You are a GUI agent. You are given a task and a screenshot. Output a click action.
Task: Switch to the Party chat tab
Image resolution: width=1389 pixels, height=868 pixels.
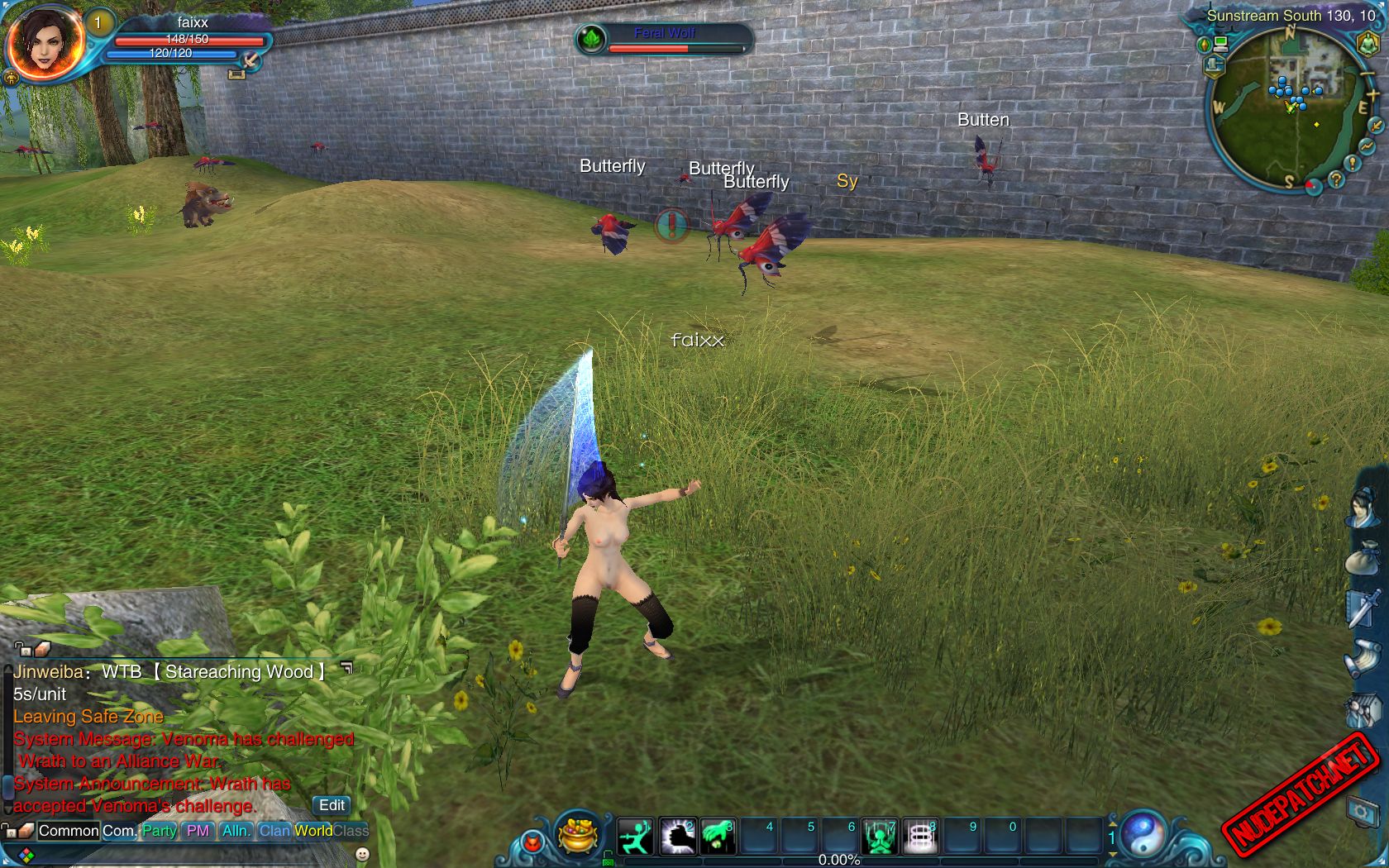click(x=159, y=831)
